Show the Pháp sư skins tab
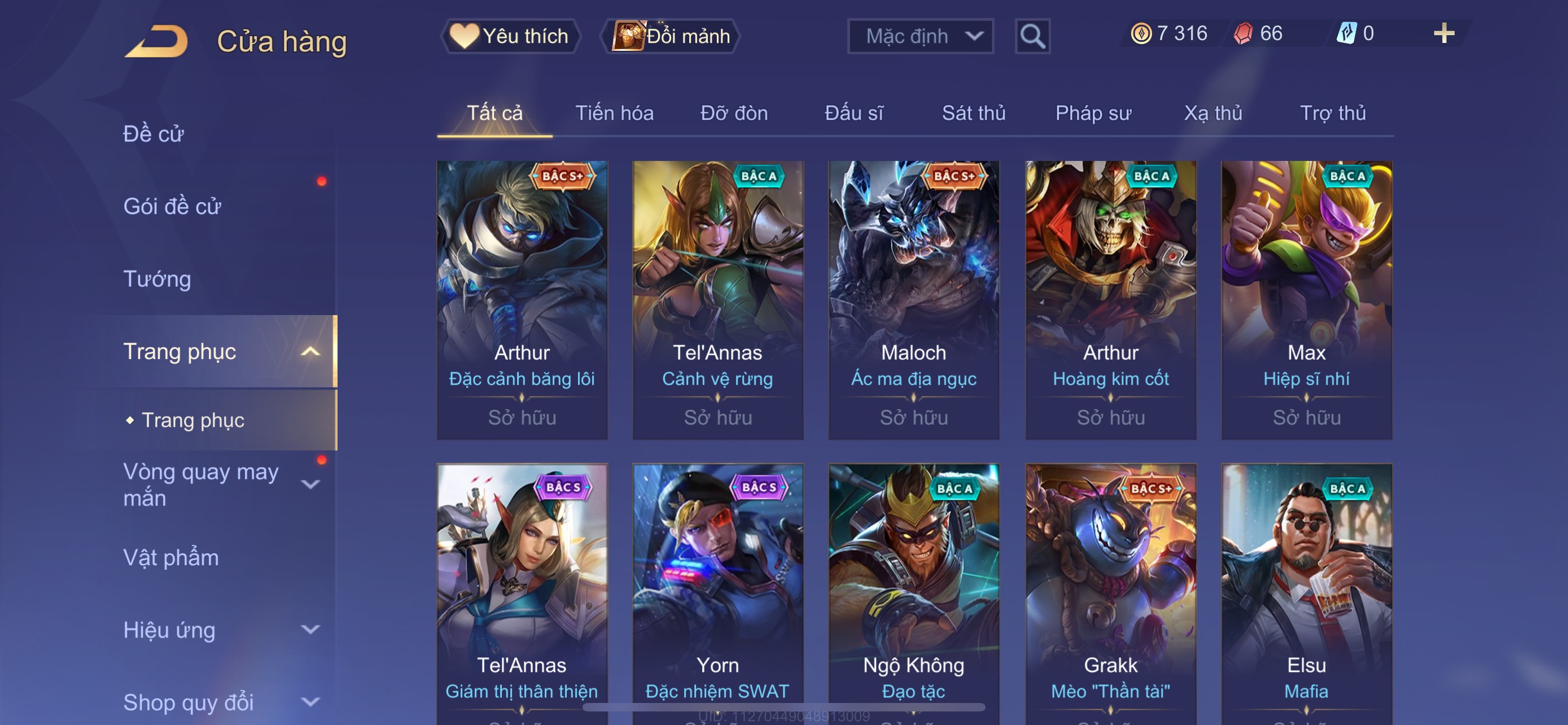Image resolution: width=1568 pixels, height=725 pixels. 1093,113
